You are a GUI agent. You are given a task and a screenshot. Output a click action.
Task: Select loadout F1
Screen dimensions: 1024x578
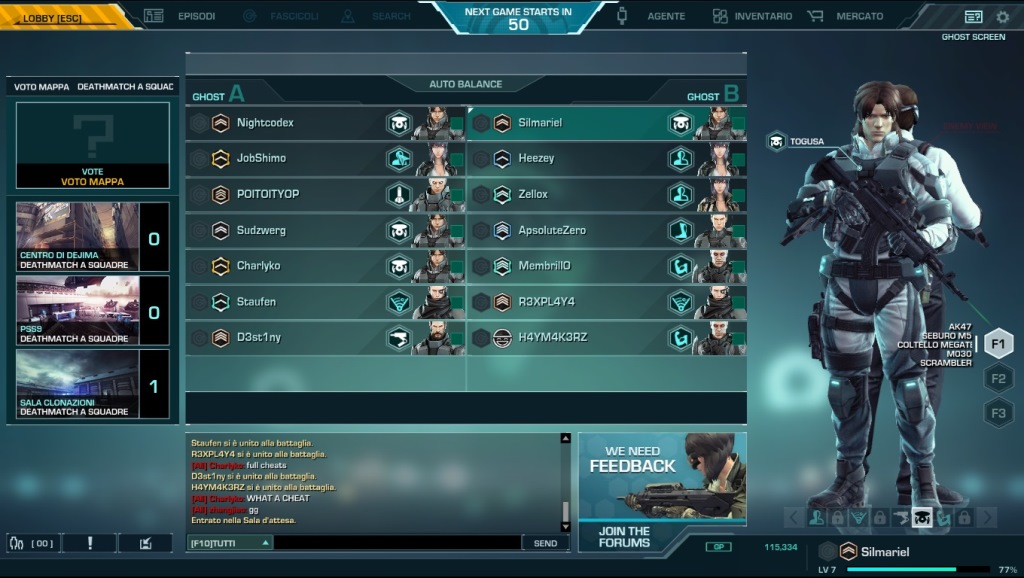click(x=998, y=344)
